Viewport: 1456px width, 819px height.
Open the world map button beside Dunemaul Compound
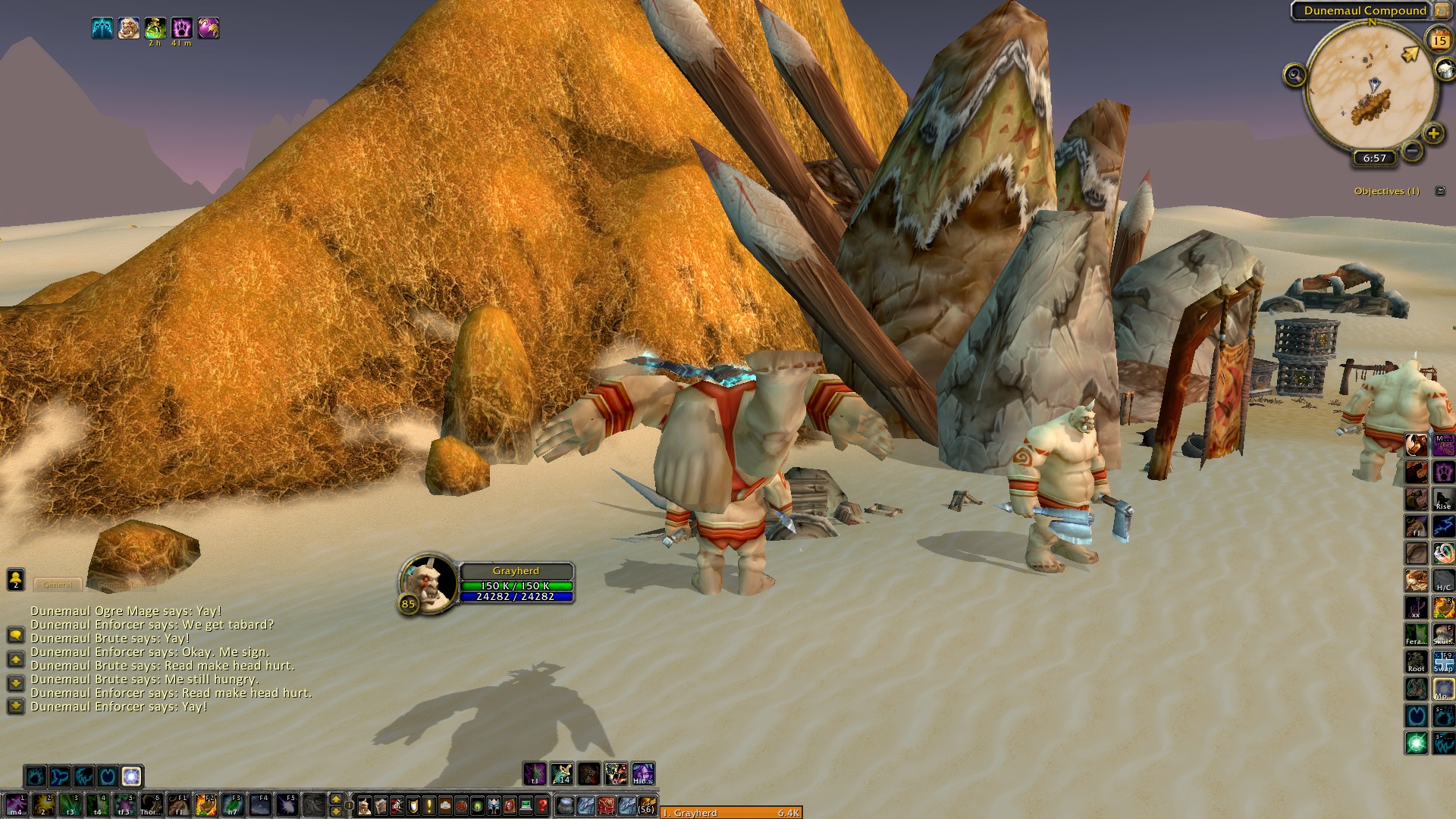(1442, 11)
